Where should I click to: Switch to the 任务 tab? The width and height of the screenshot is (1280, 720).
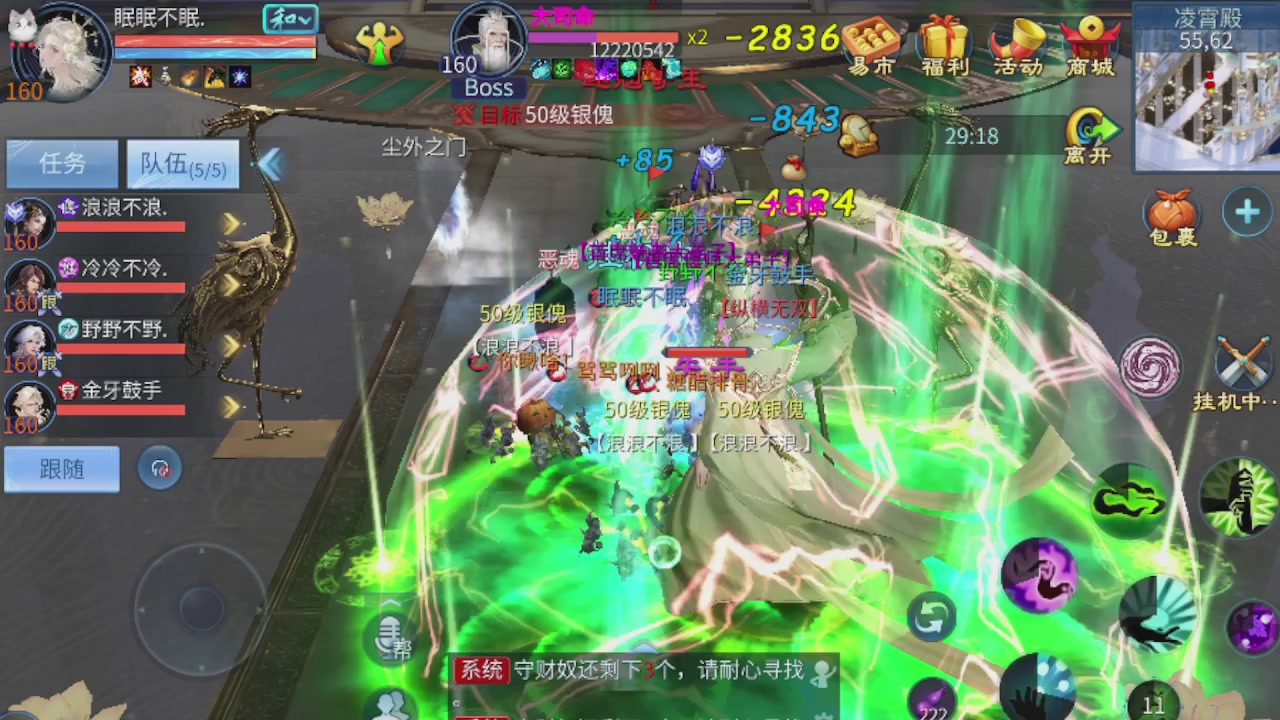click(x=62, y=163)
